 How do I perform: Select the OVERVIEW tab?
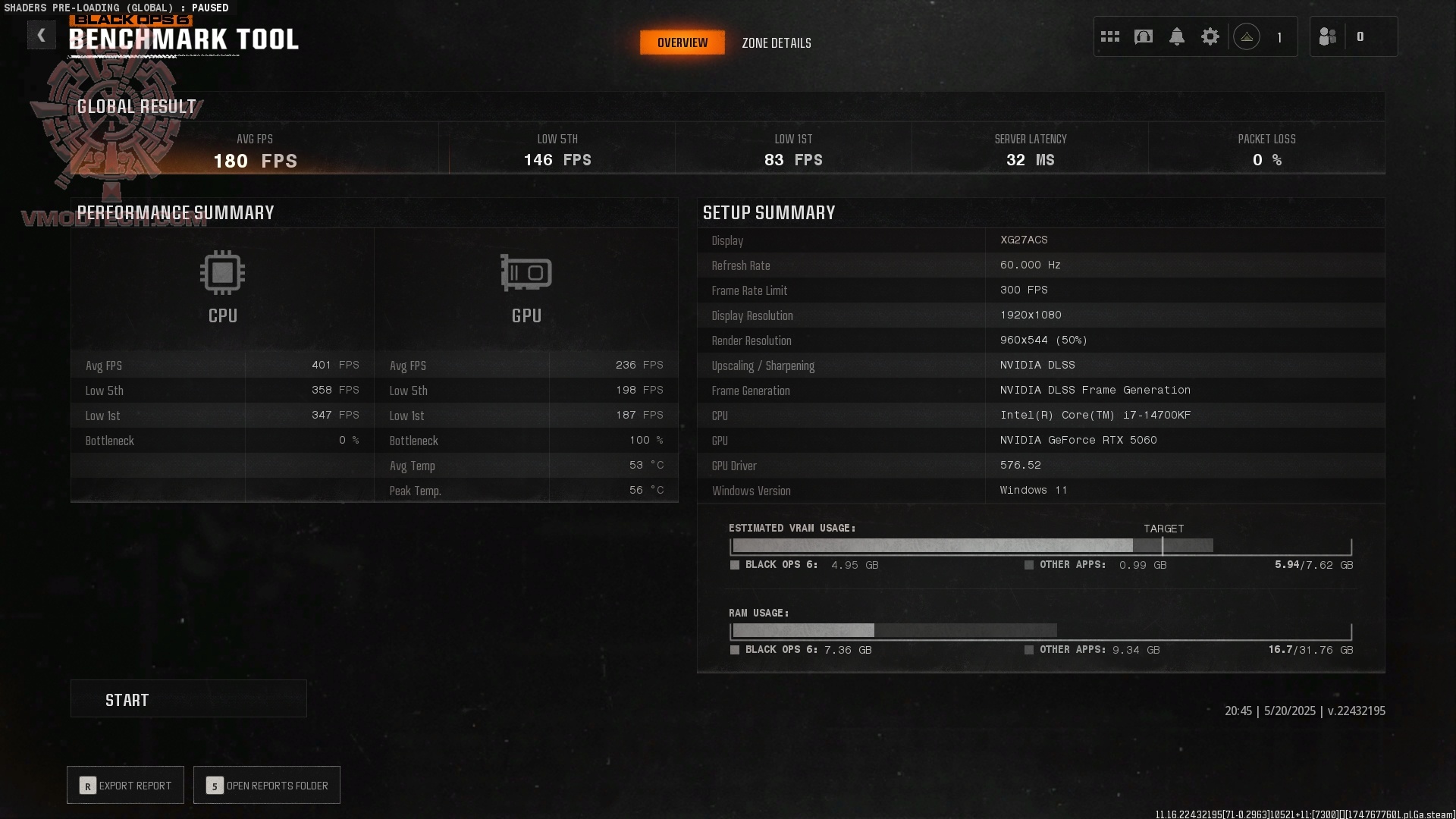click(682, 42)
